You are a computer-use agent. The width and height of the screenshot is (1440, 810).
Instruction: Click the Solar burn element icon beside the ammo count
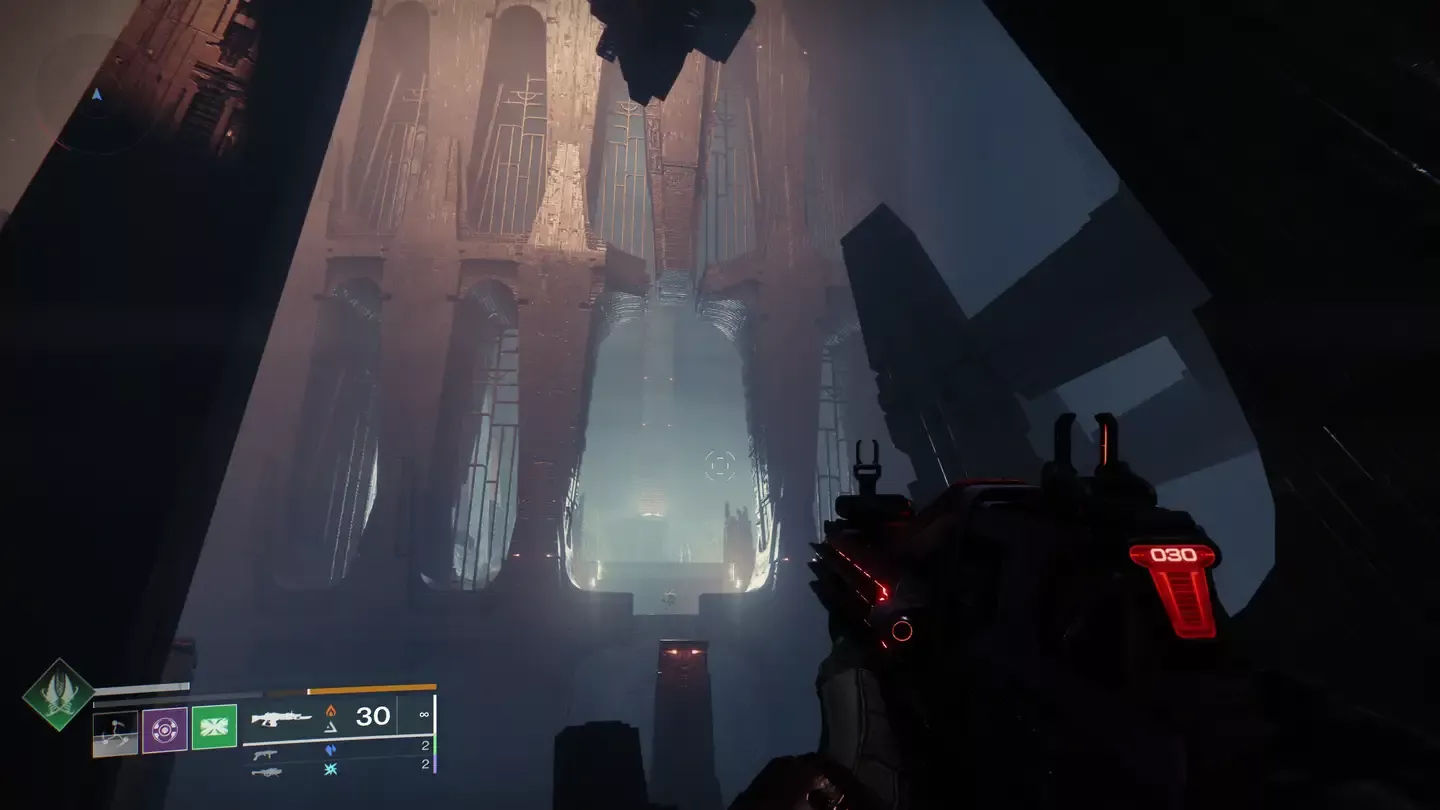330,712
